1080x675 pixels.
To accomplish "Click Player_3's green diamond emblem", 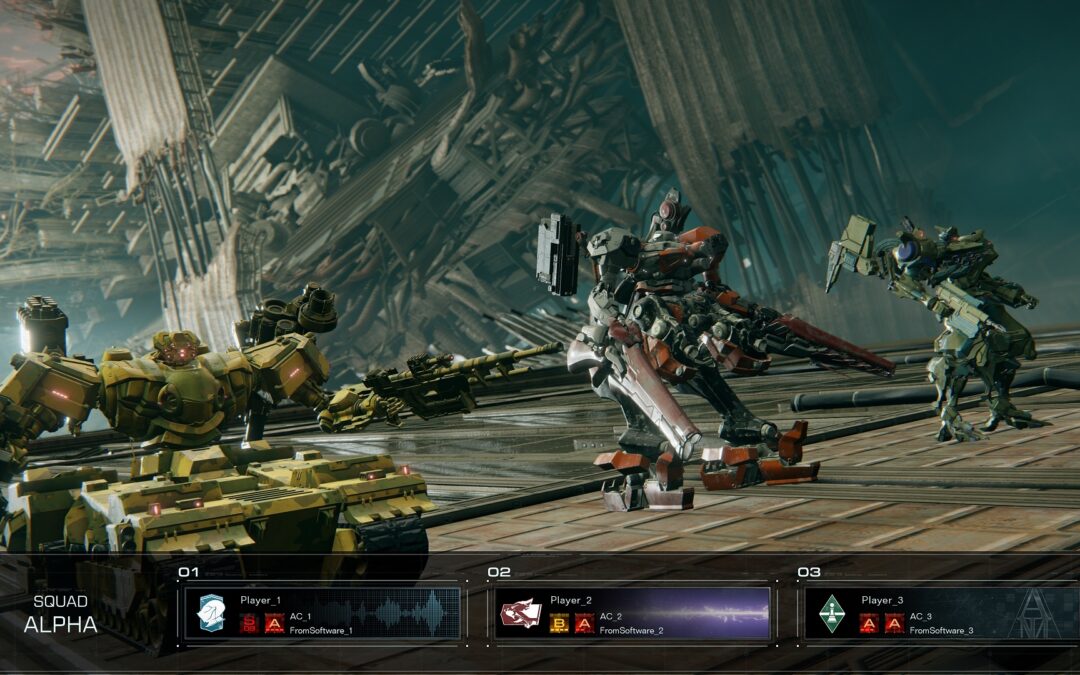I will pos(832,611).
